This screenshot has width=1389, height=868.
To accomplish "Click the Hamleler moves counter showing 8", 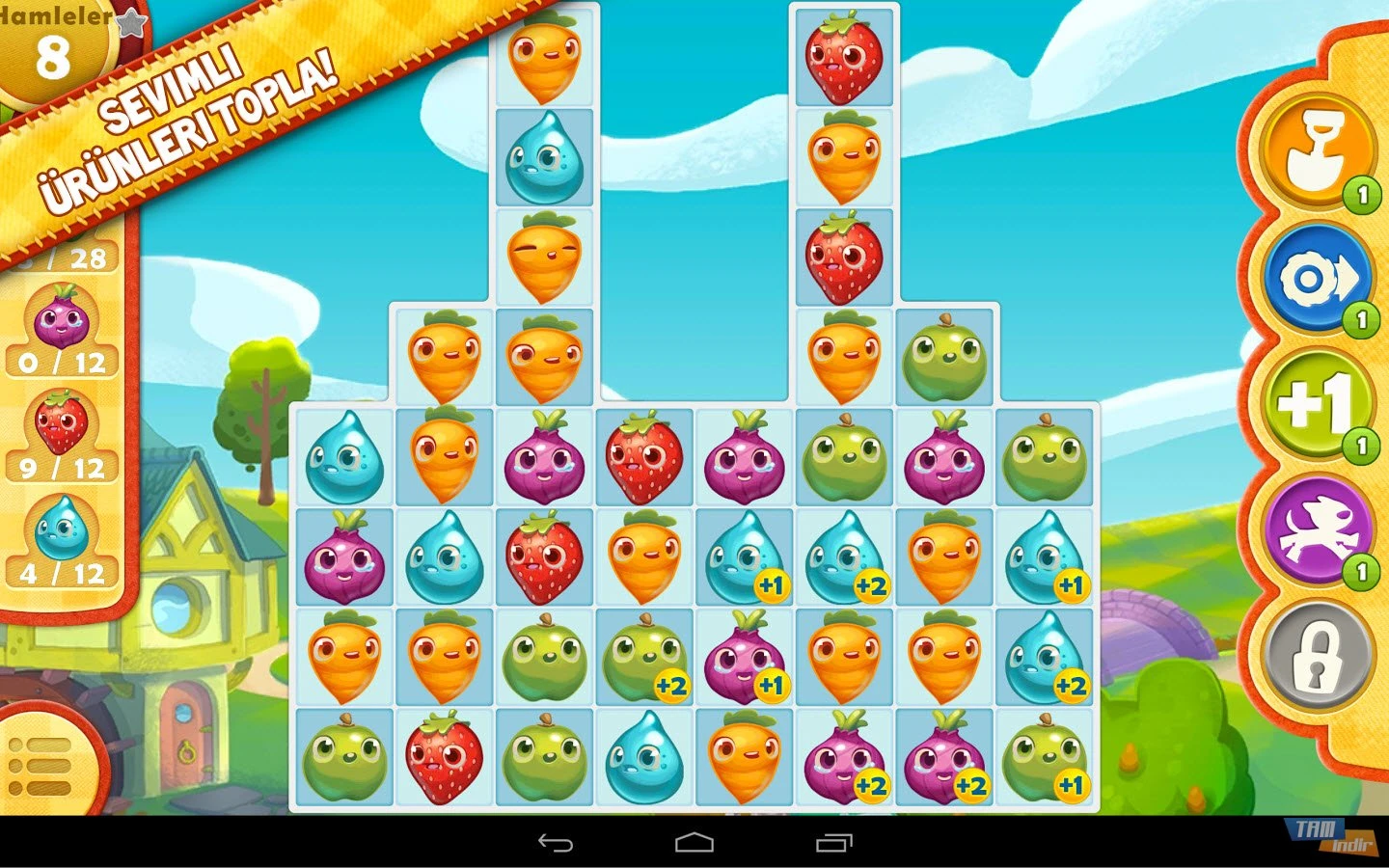I will [x=55, y=56].
